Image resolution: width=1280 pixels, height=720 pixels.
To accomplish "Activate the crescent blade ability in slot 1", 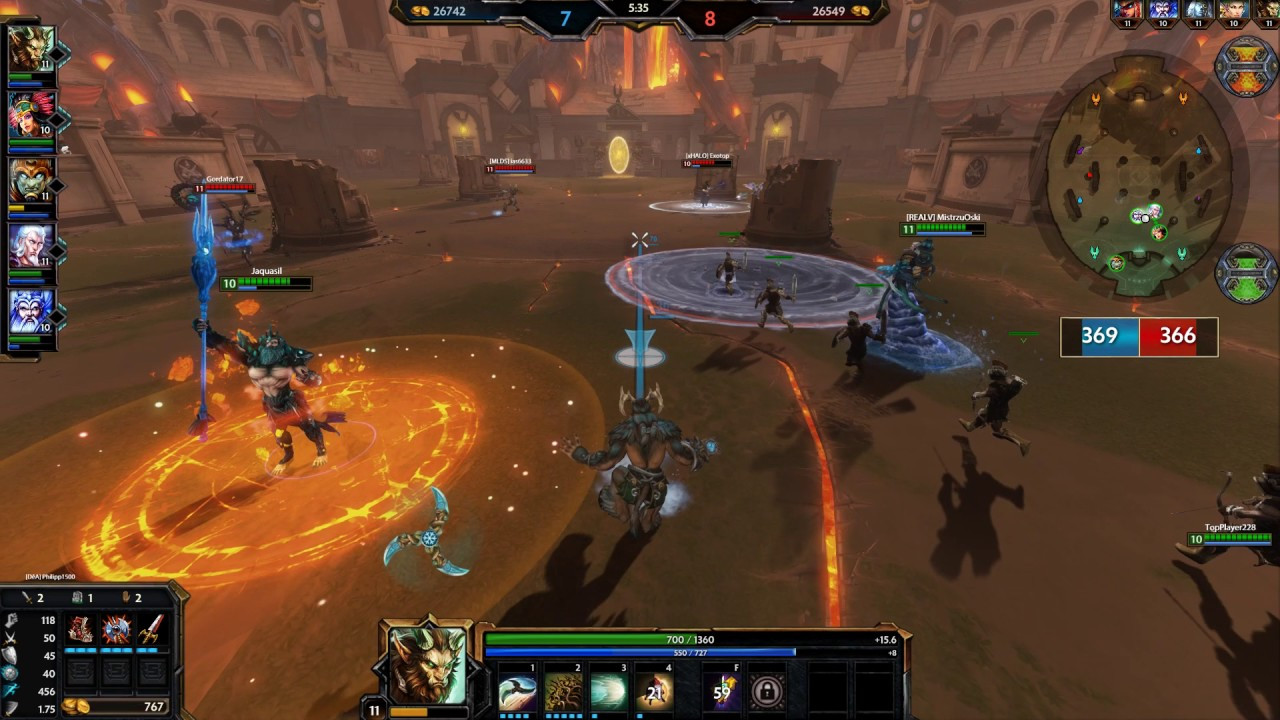I will coord(517,692).
